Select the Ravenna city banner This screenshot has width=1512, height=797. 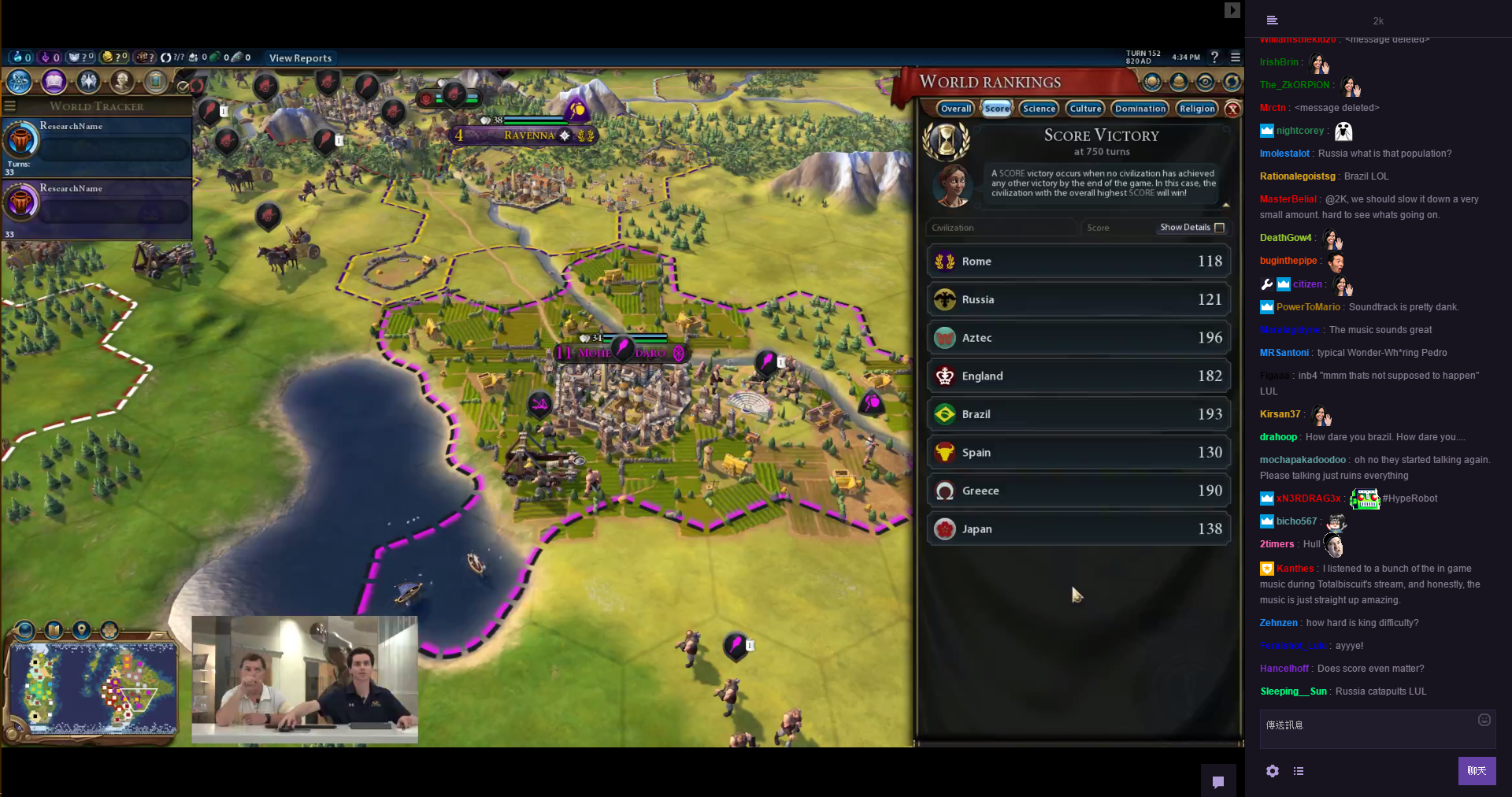pos(528,135)
